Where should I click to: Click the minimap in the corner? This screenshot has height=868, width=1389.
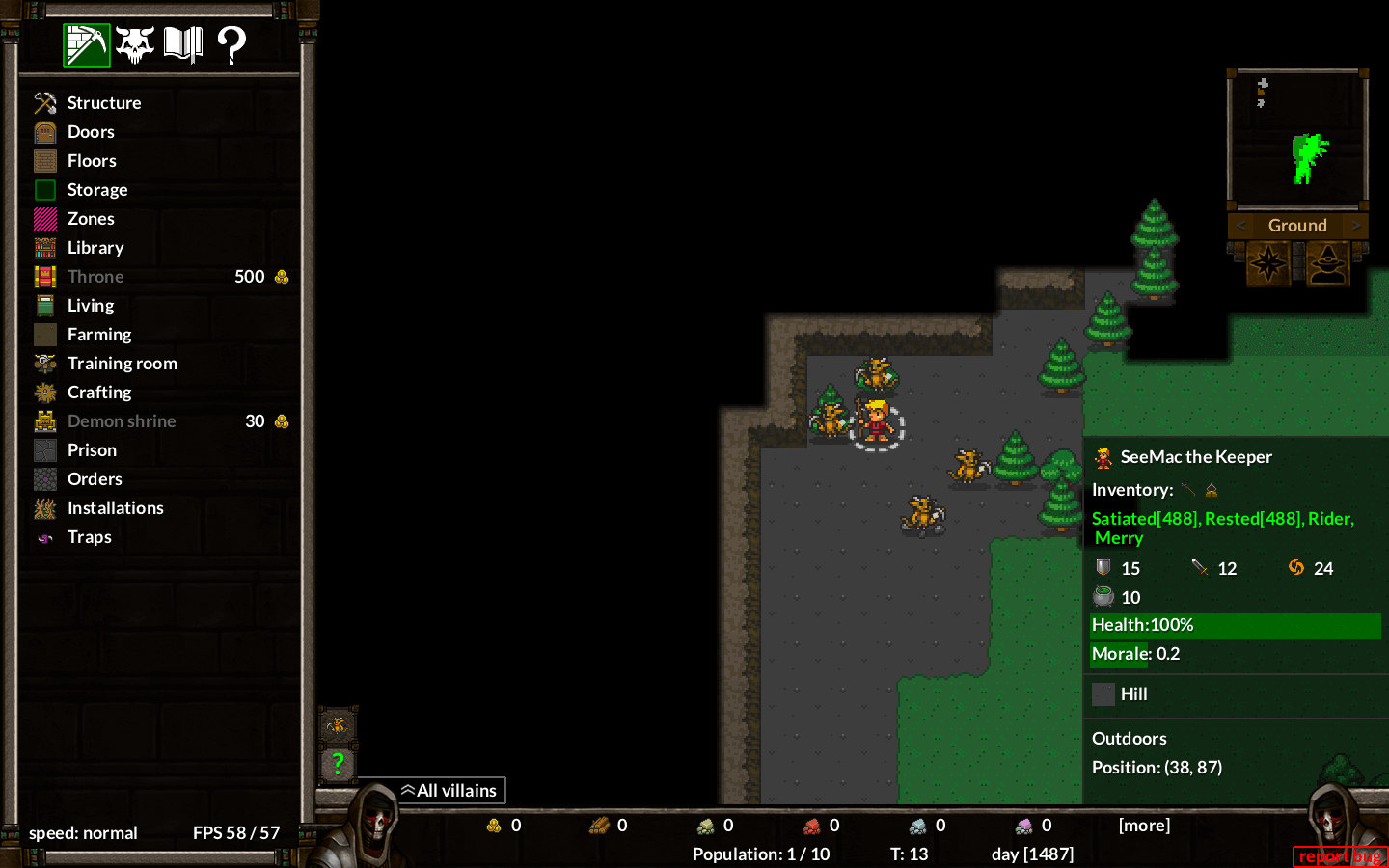[1297, 140]
